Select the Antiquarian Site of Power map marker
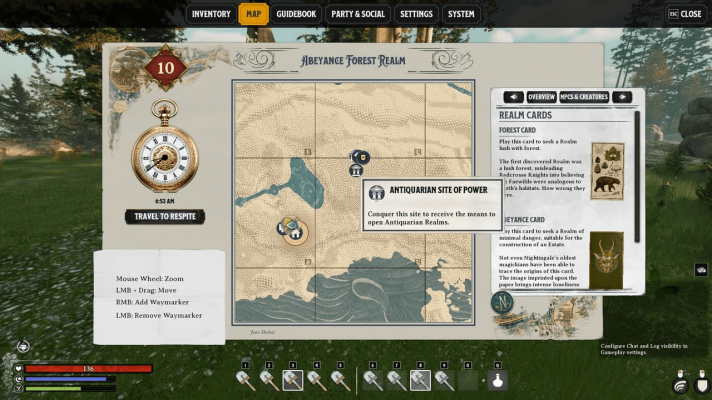The width and height of the screenshot is (712, 400). [x=356, y=171]
